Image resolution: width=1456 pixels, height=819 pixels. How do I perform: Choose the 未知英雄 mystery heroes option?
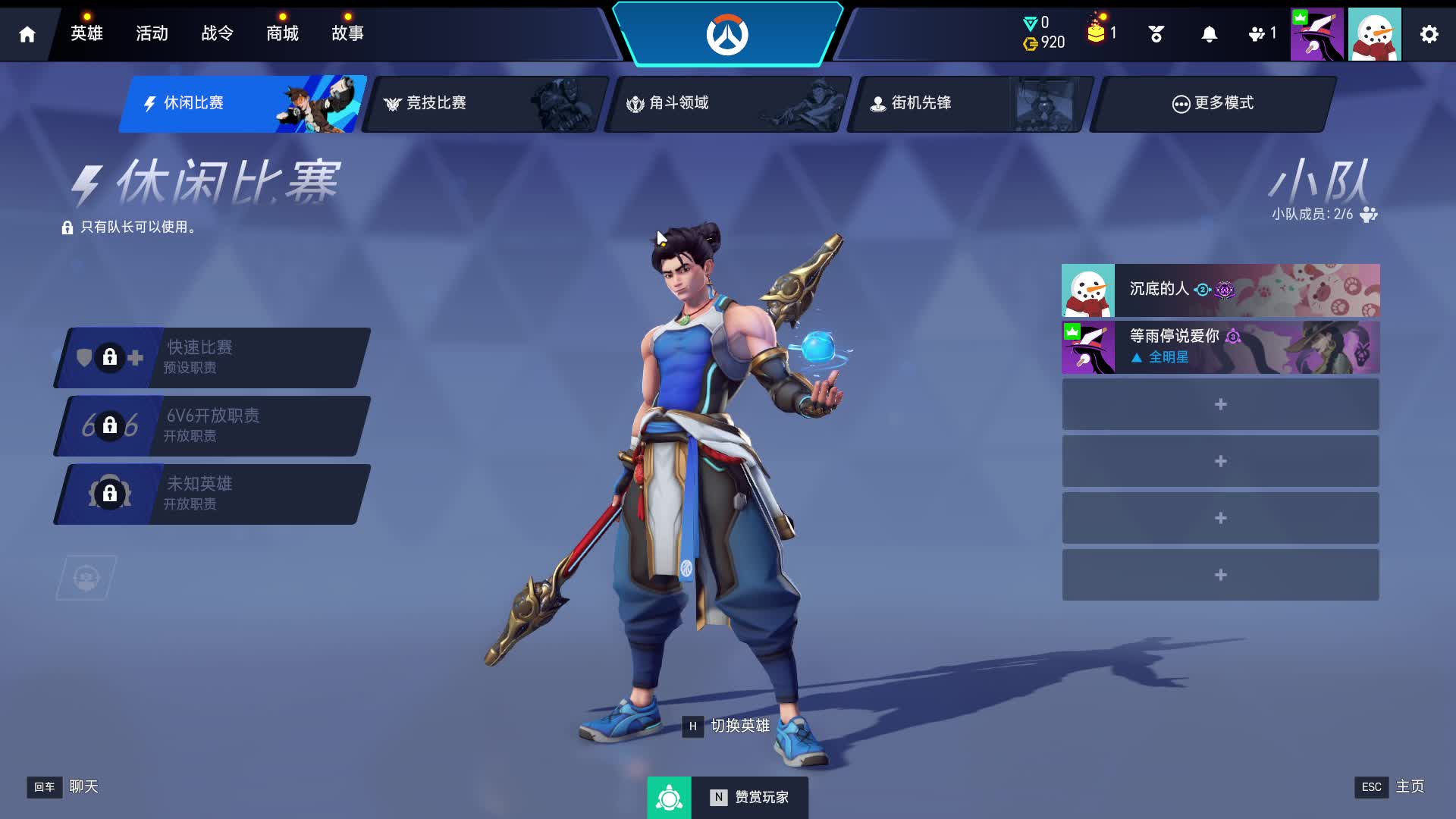pyautogui.click(x=212, y=494)
